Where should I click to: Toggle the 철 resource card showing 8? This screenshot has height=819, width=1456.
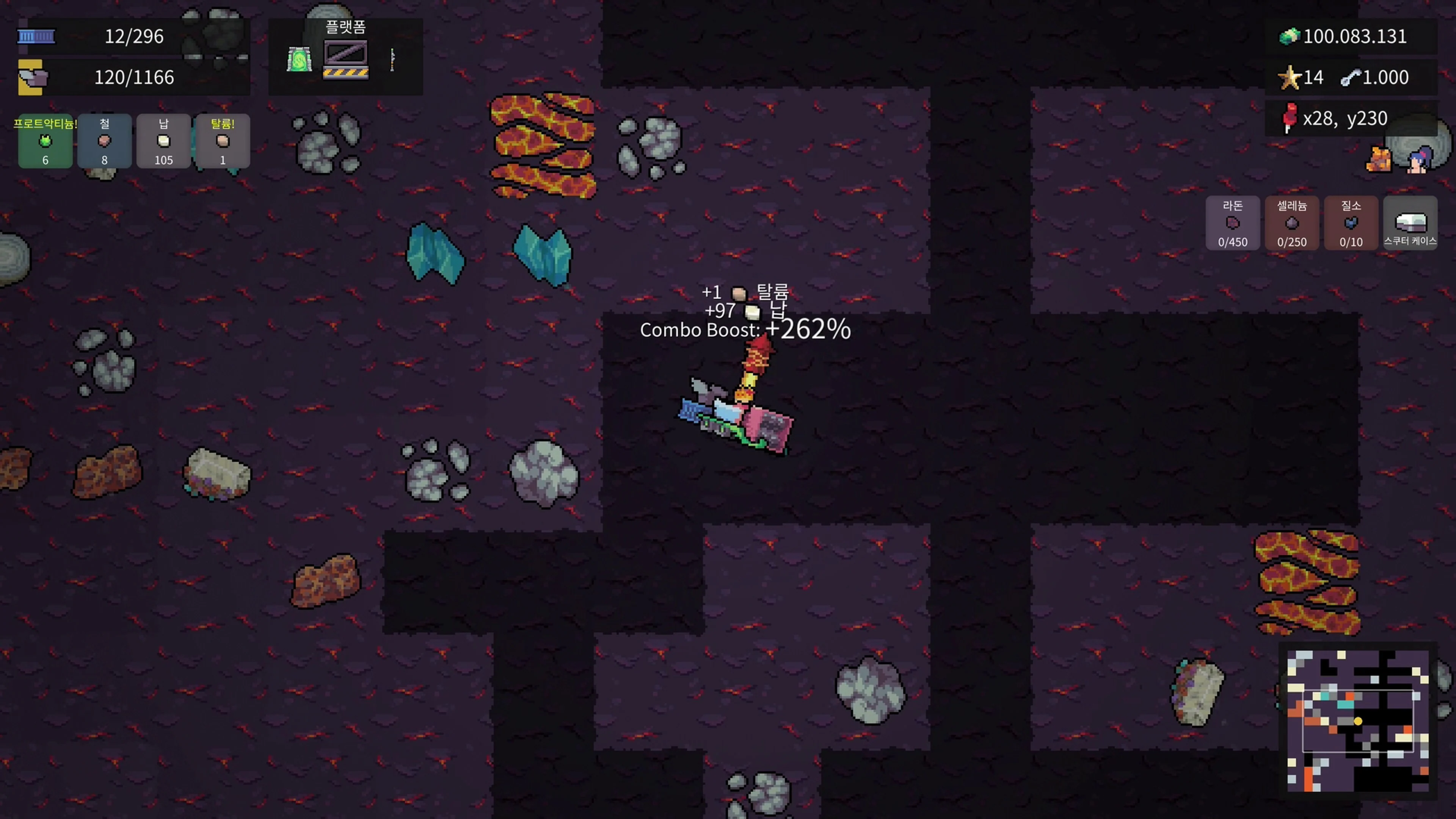coord(104,141)
